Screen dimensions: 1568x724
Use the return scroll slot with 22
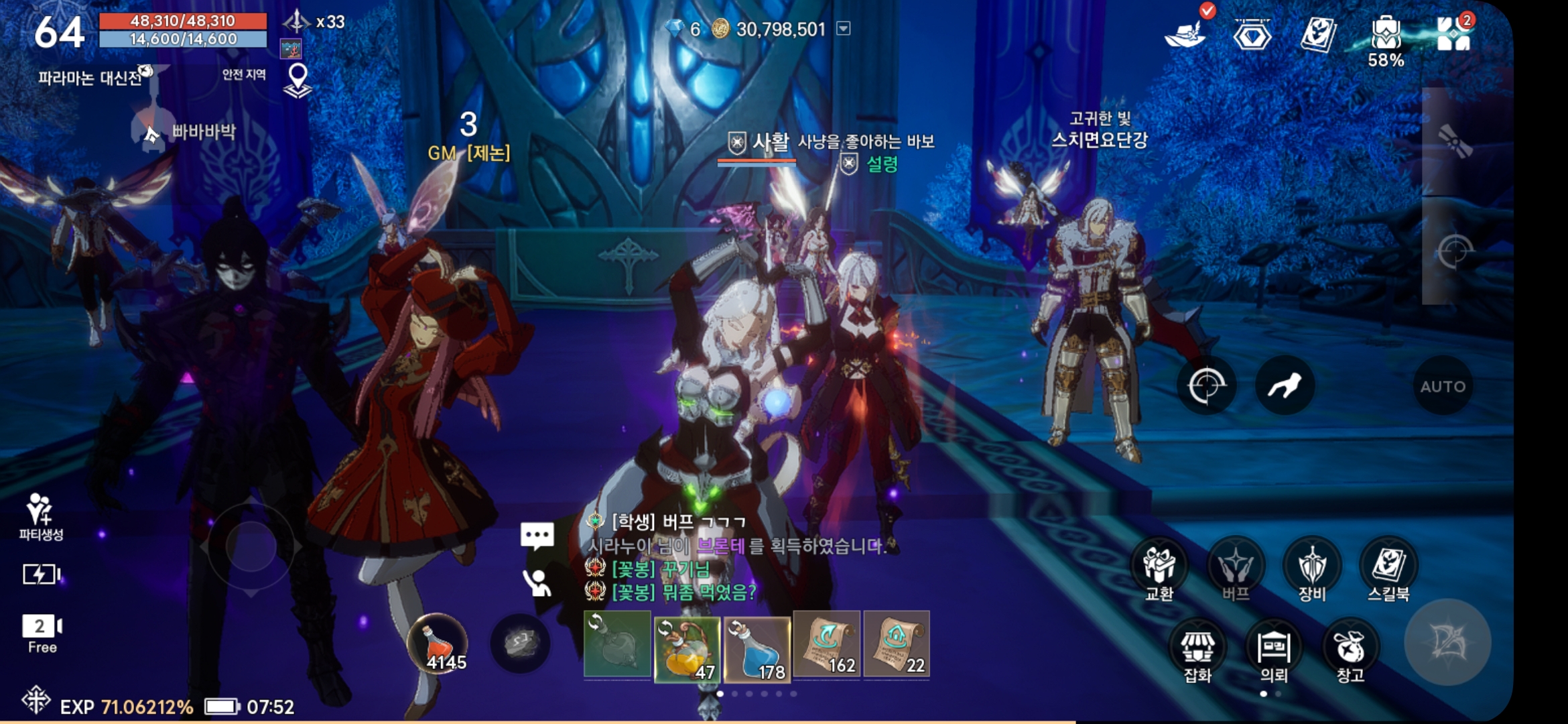coord(897,645)
